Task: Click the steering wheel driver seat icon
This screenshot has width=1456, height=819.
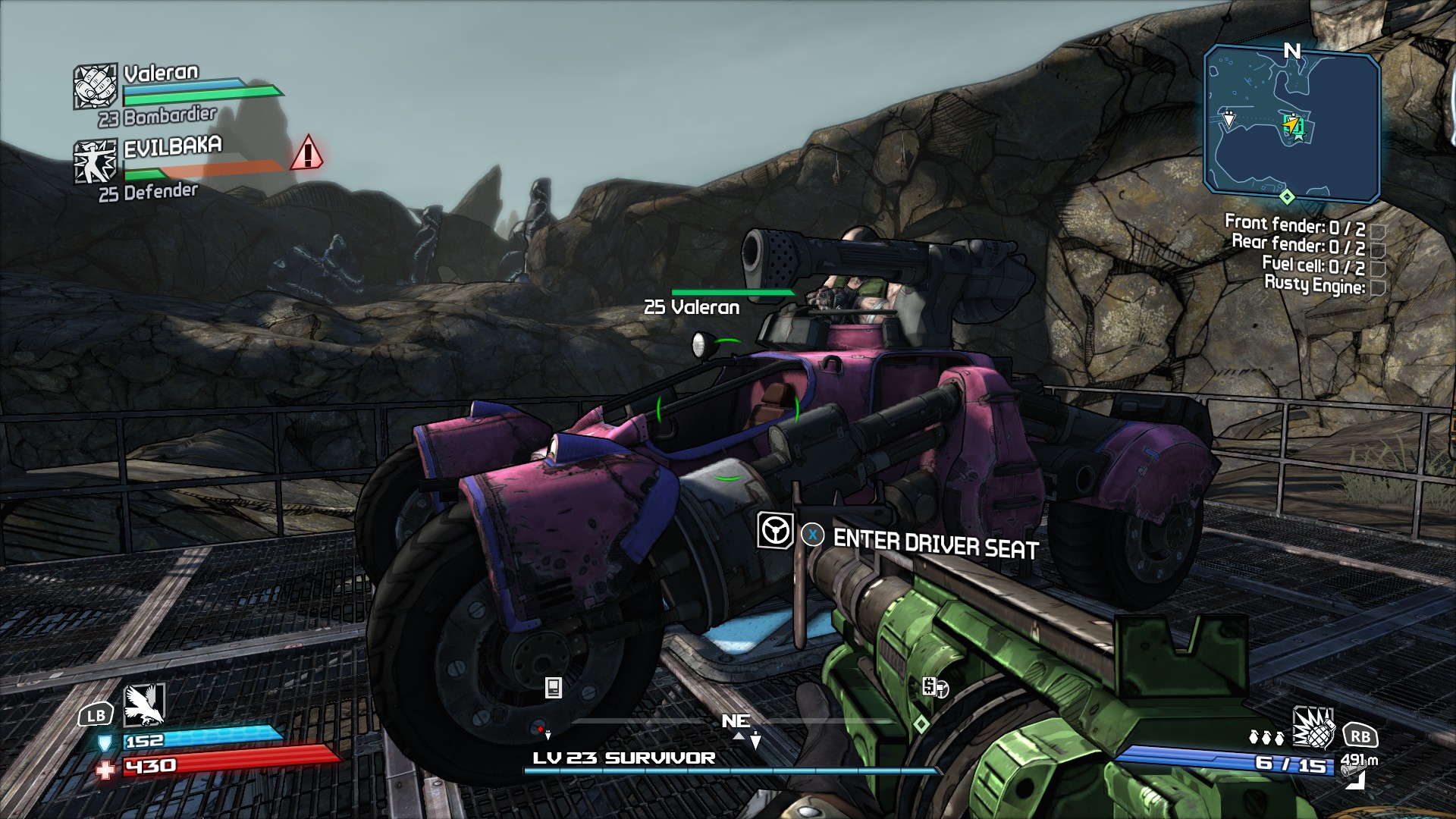Action: tap(775, 530)
